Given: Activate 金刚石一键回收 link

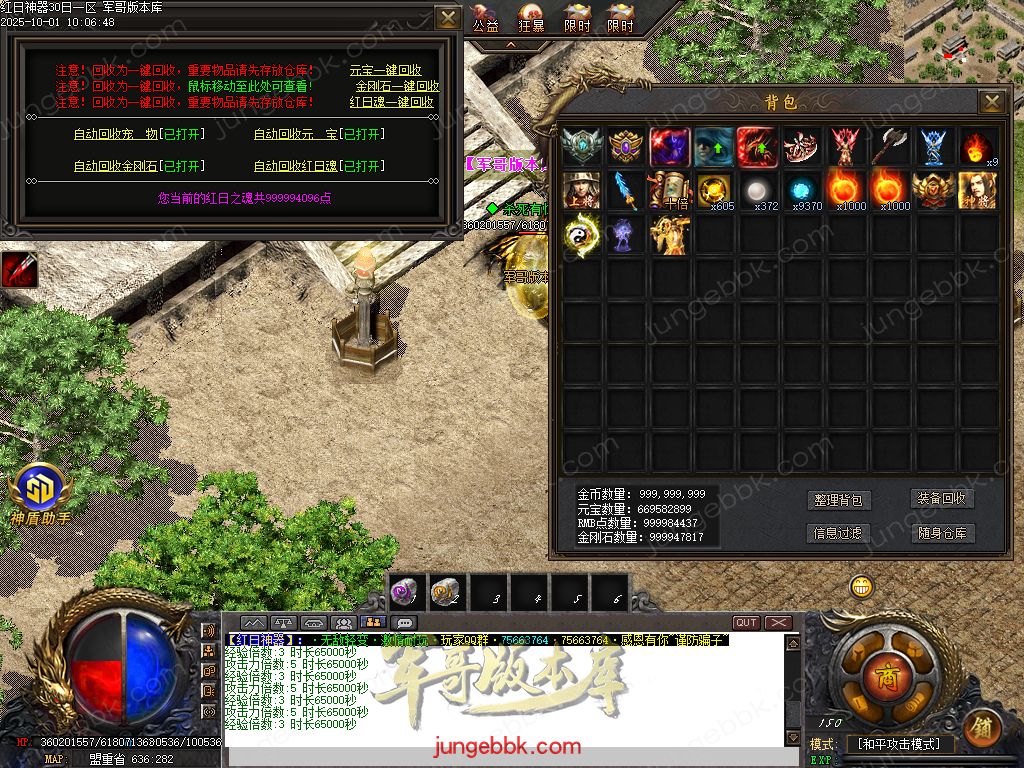Looking at the screenshot, I should (x=397, y=86).
